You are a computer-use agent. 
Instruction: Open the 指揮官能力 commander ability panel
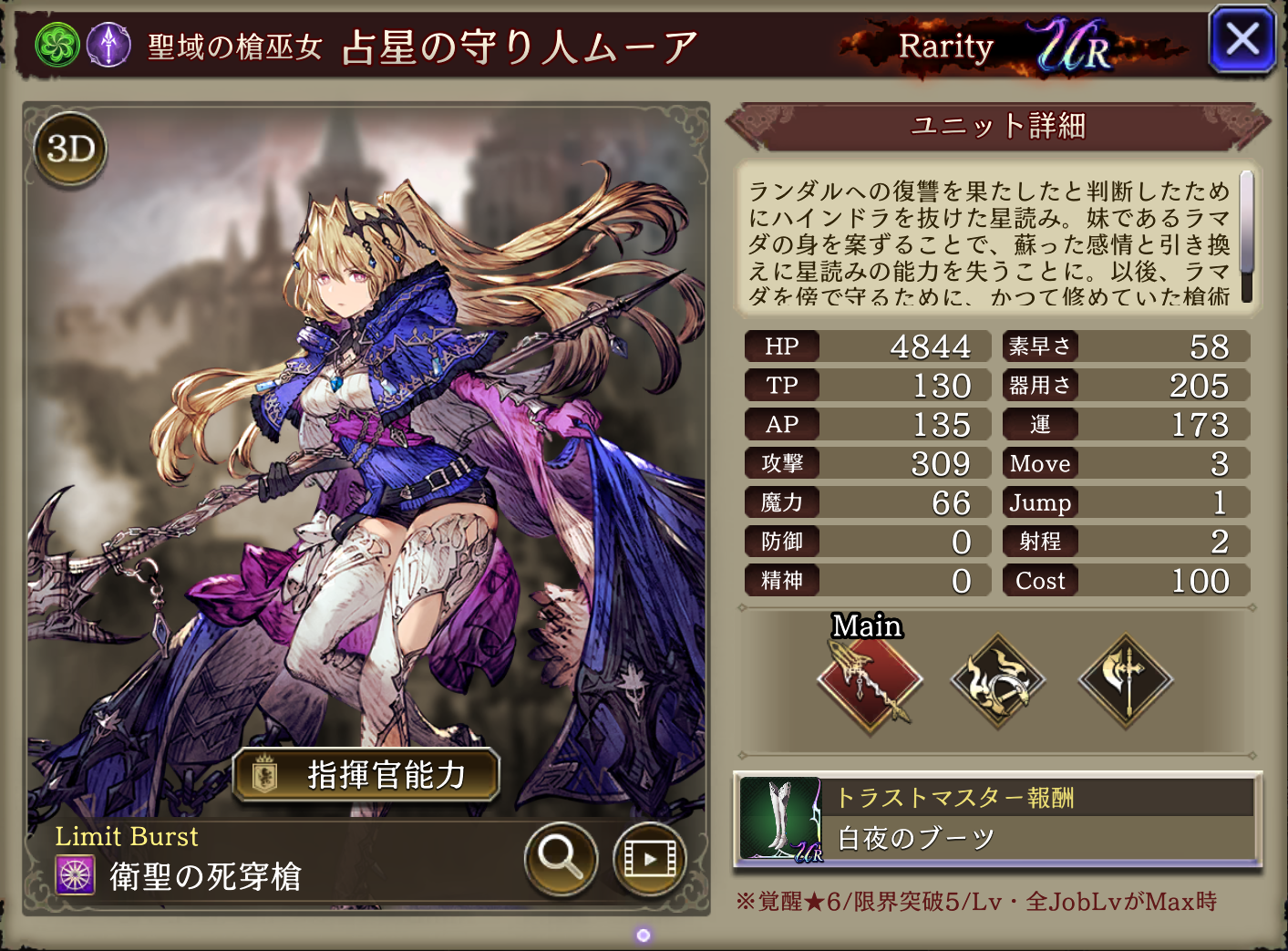366,775
